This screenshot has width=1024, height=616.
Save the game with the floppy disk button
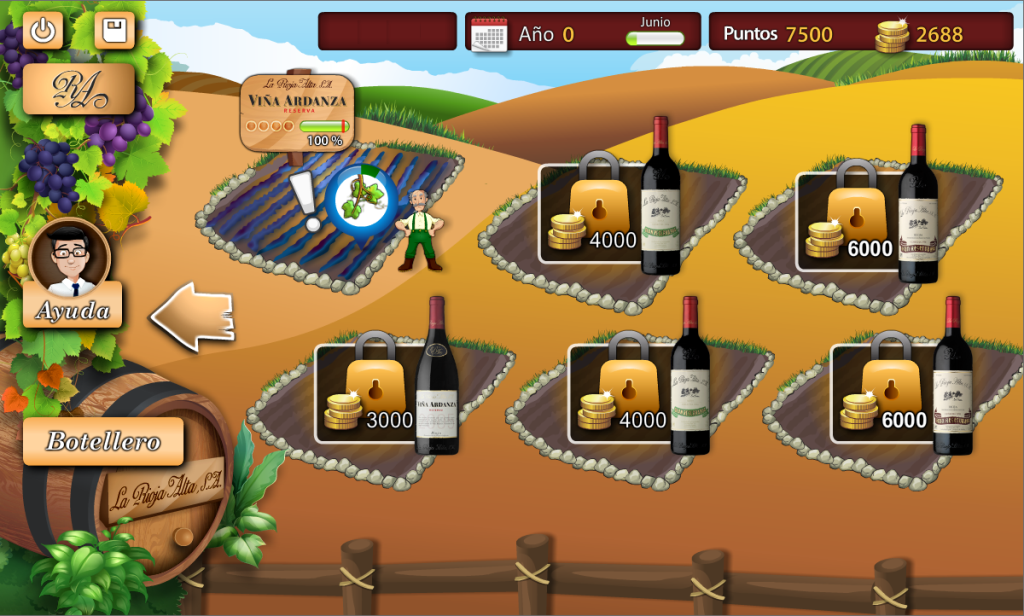tap(114, 30)
